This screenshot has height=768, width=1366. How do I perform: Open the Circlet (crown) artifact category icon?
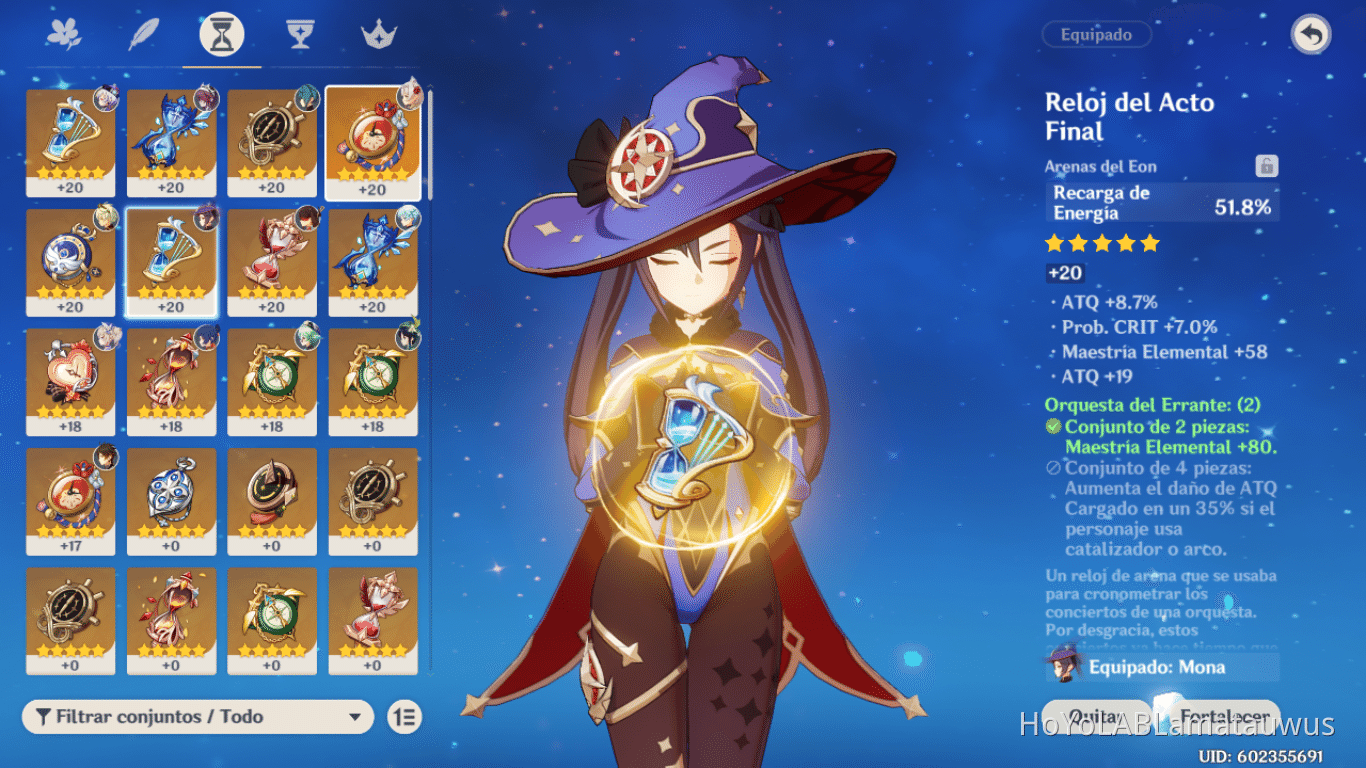pyautogui.click(x=380, y=33)
